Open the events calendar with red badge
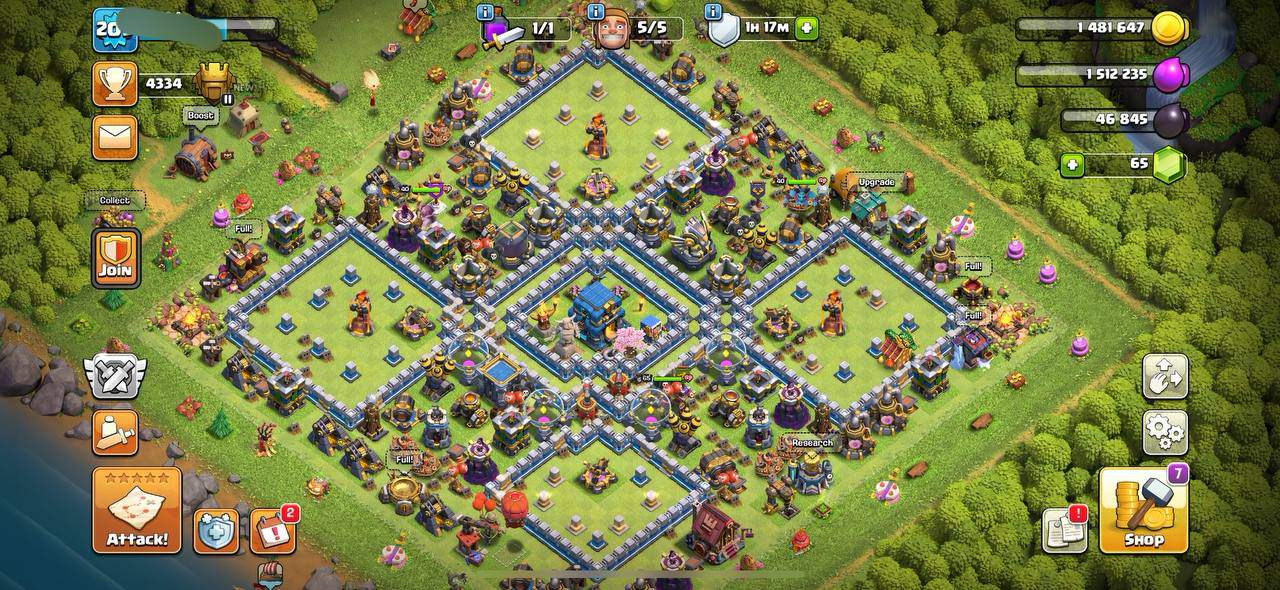Screen dimensions: 1280x590 (272, 531)
